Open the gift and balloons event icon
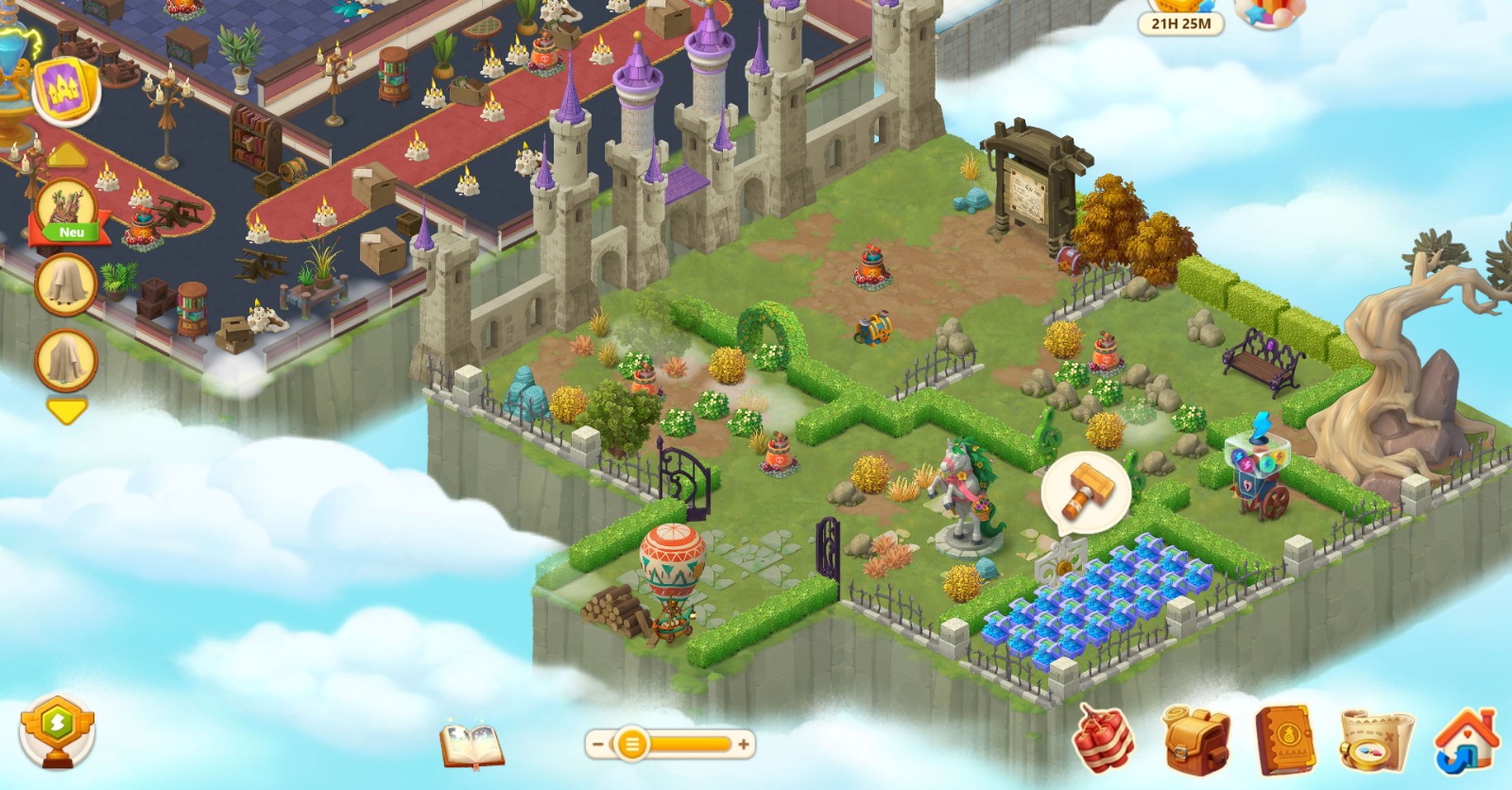Screen dimensions: 1512x790 coord(1270,13)
